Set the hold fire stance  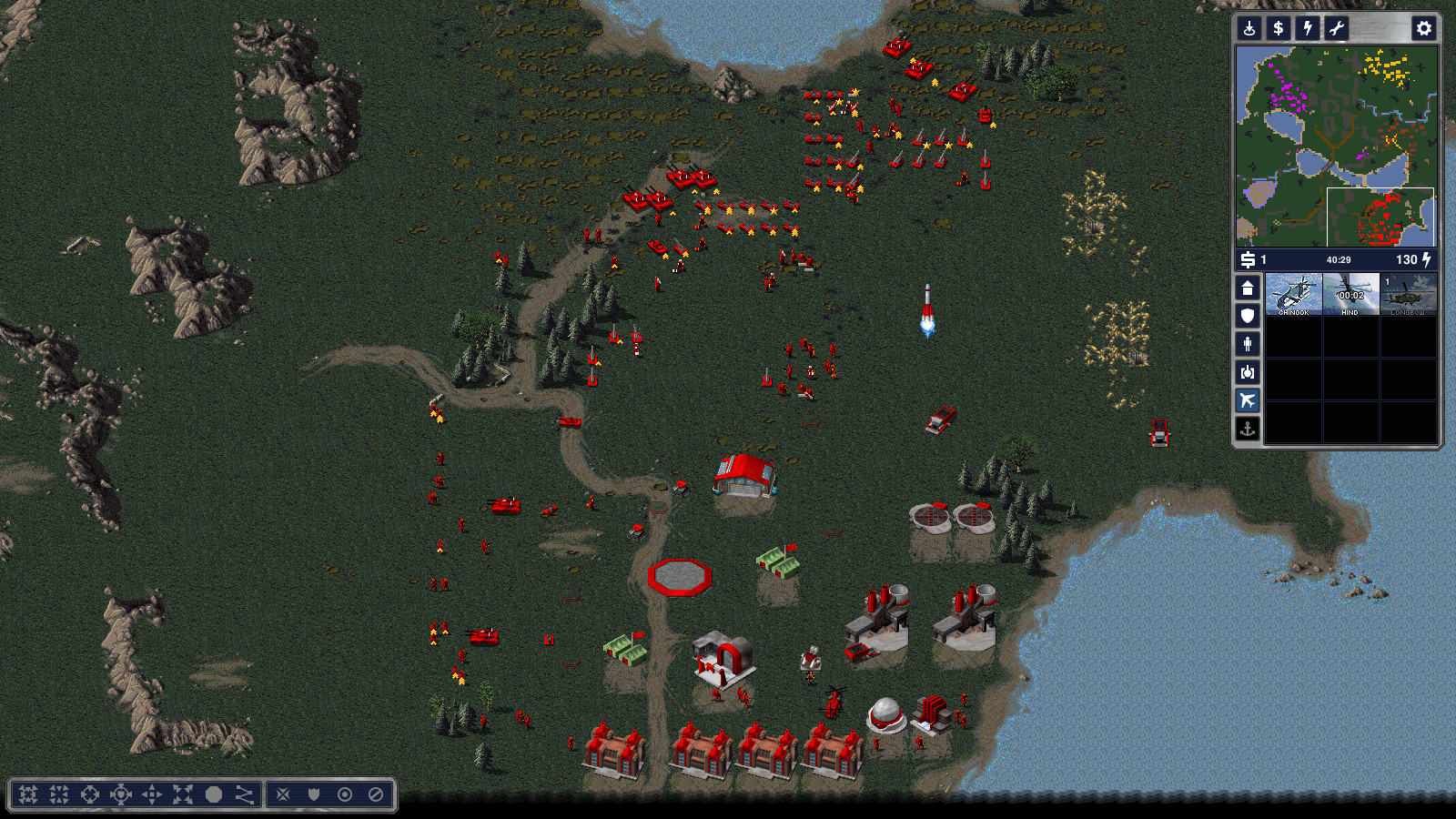pyautogui.click(x=376, y=794)
